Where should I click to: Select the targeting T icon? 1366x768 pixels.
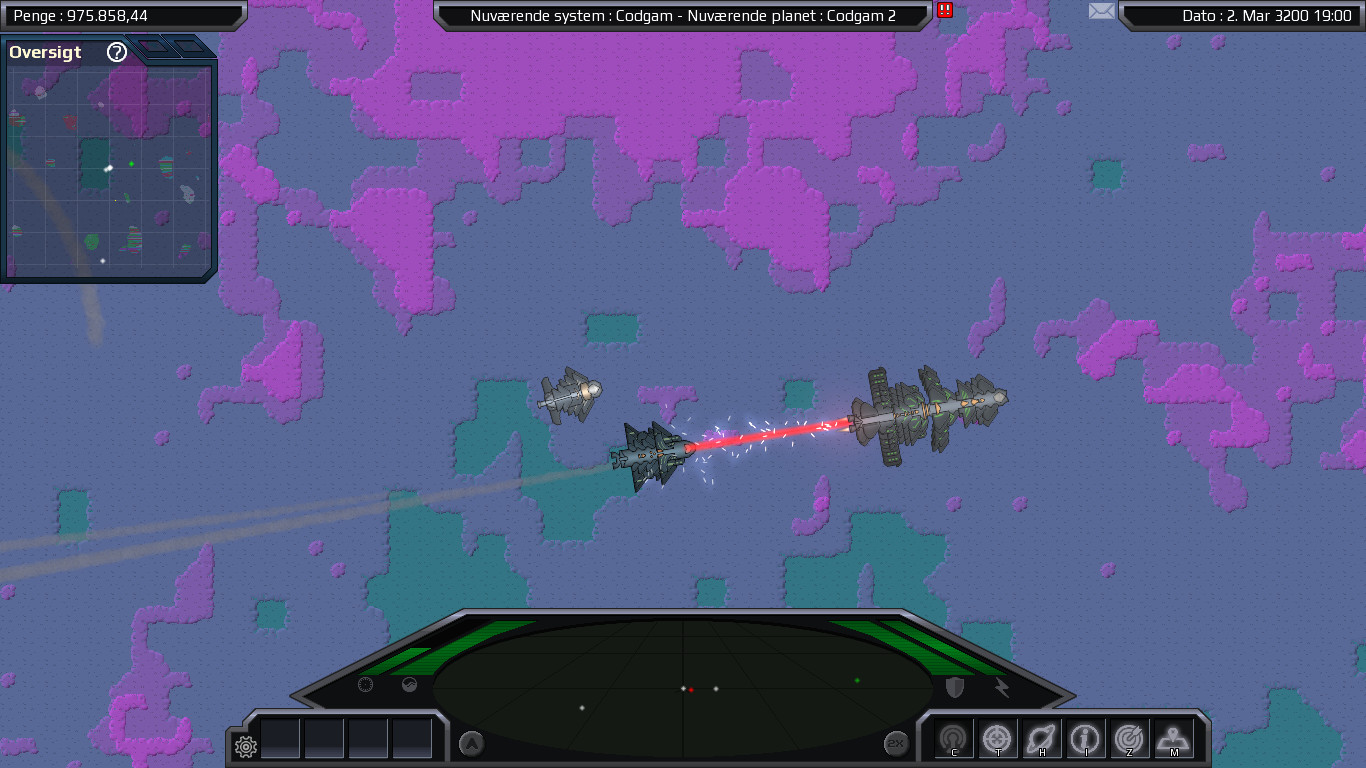point(995,738)
